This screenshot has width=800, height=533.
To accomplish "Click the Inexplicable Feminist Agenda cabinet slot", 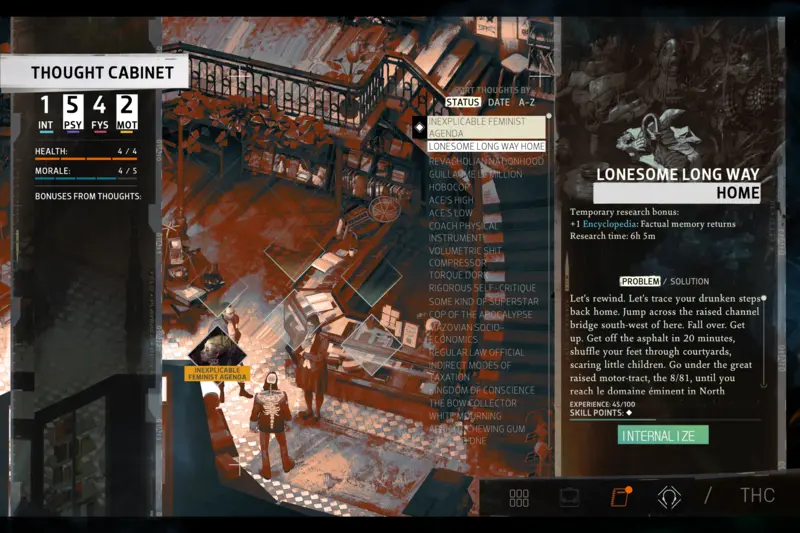I will [x=217, y=349].
